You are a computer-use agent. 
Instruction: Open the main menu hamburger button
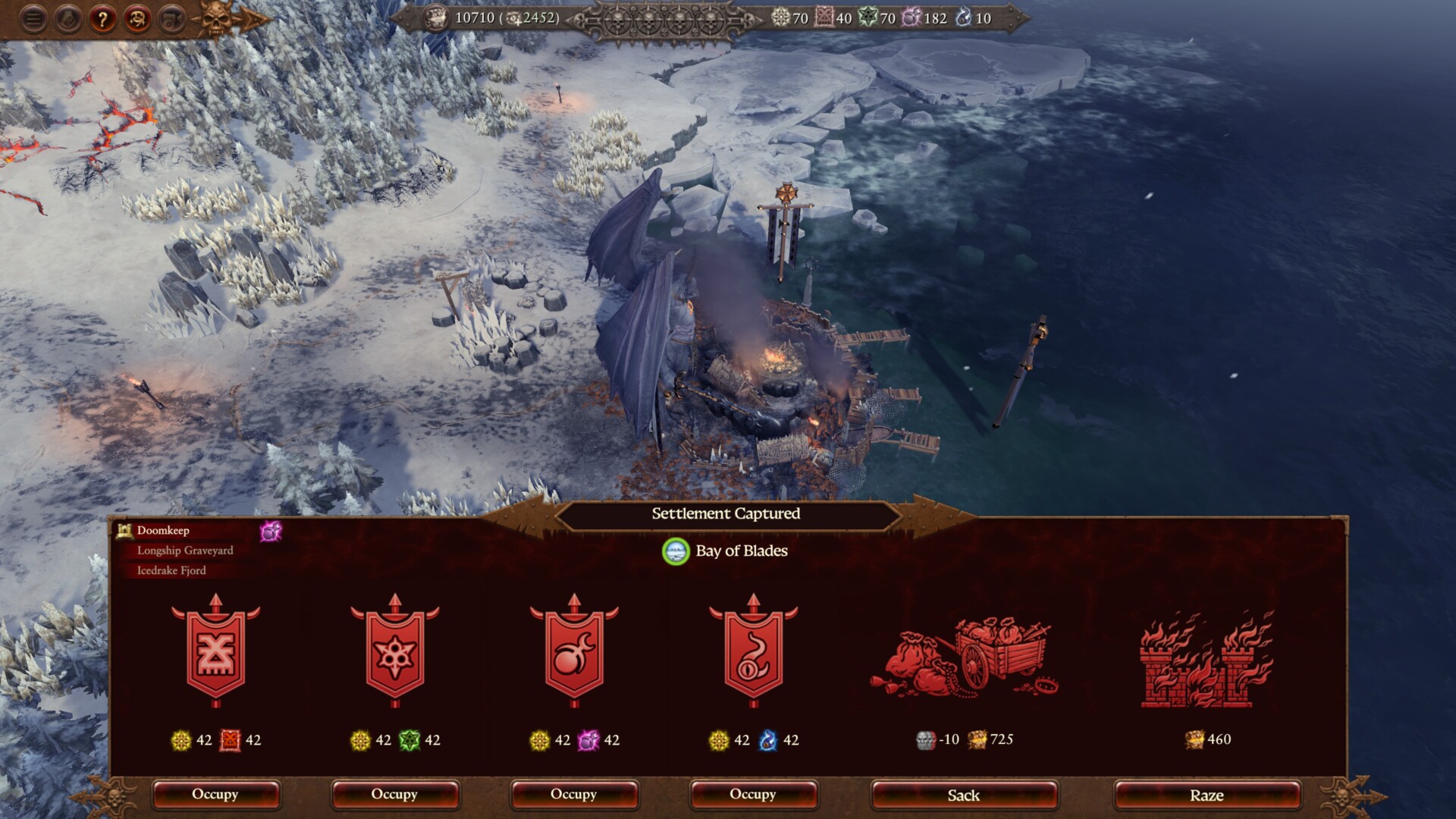(33, 19)
